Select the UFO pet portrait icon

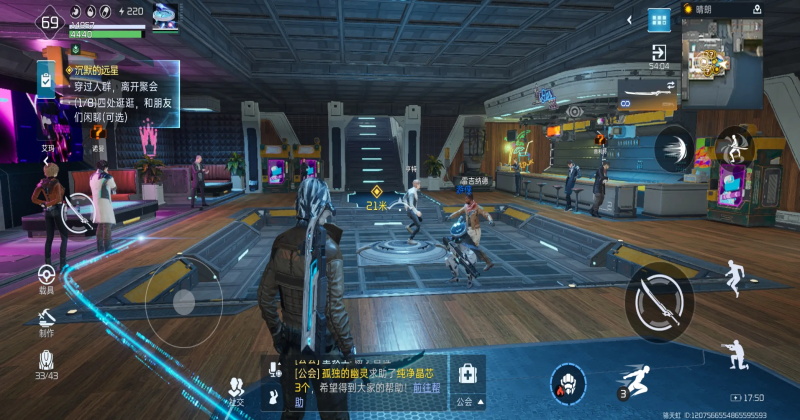coord(164,15)
